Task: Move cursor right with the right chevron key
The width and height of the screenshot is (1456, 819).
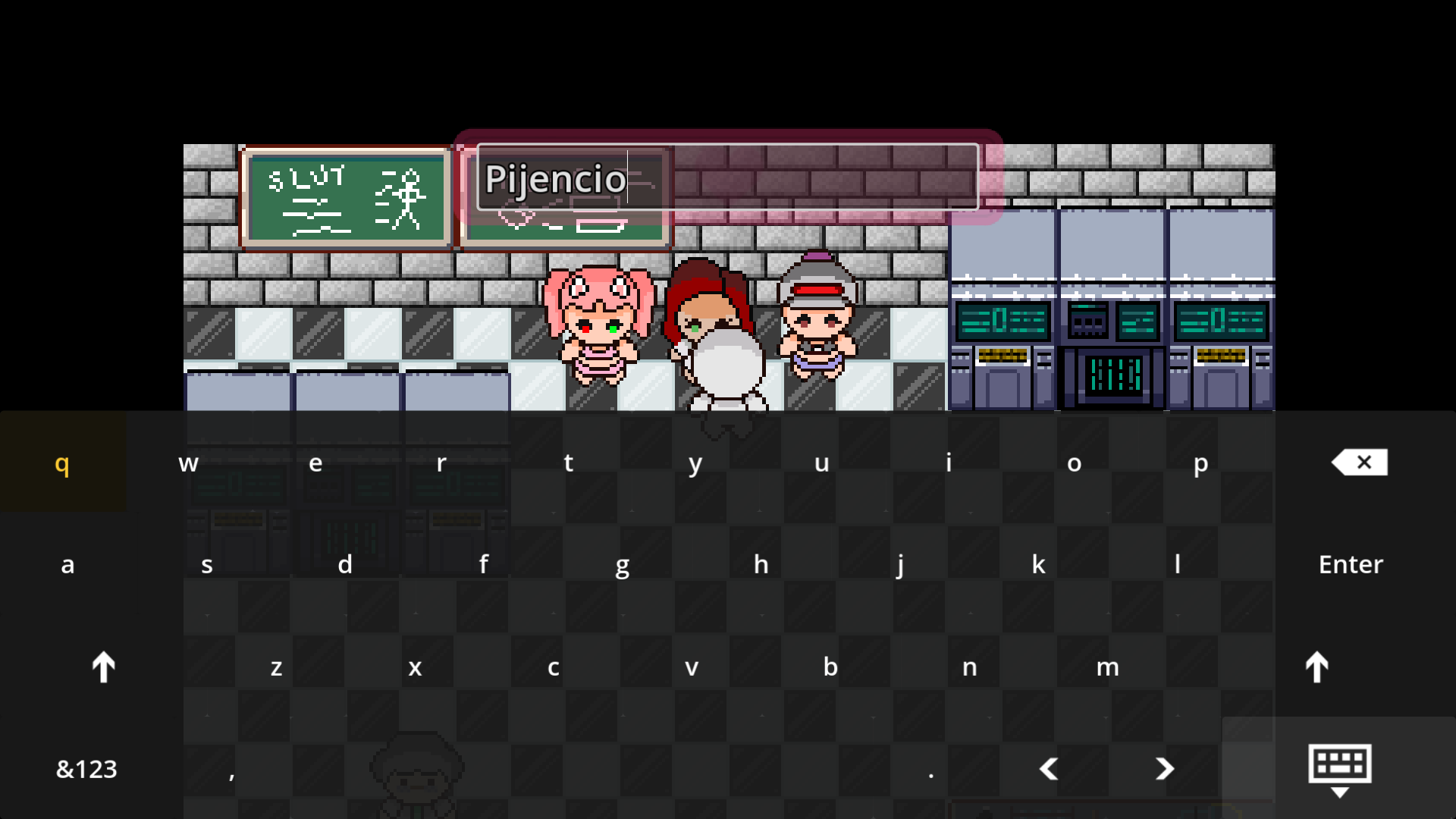Action: click(1166, 768)
